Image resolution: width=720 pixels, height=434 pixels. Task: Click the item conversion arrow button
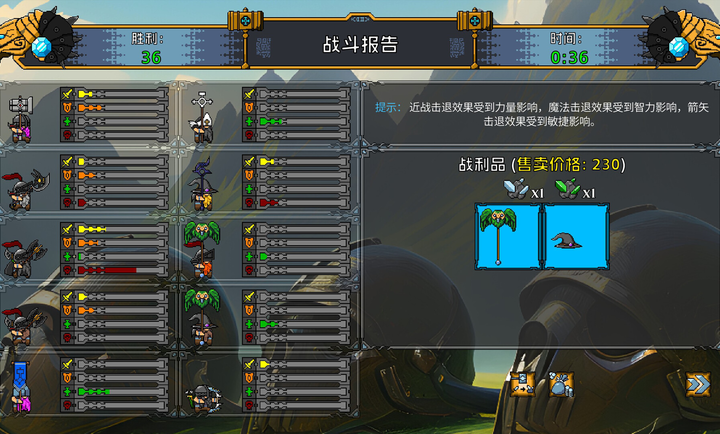click(x=521, y=384)
